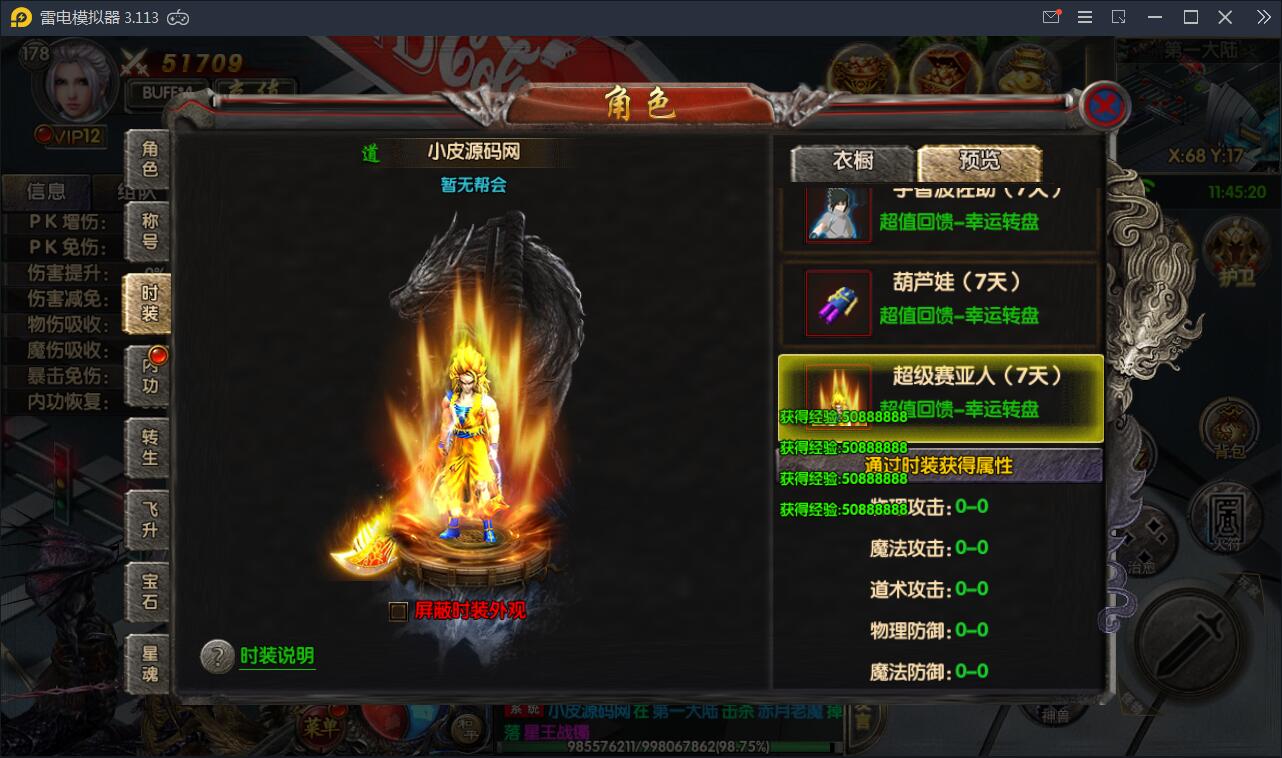
Task: Open the 称号 sidebar tab
Action: (150, 232)
